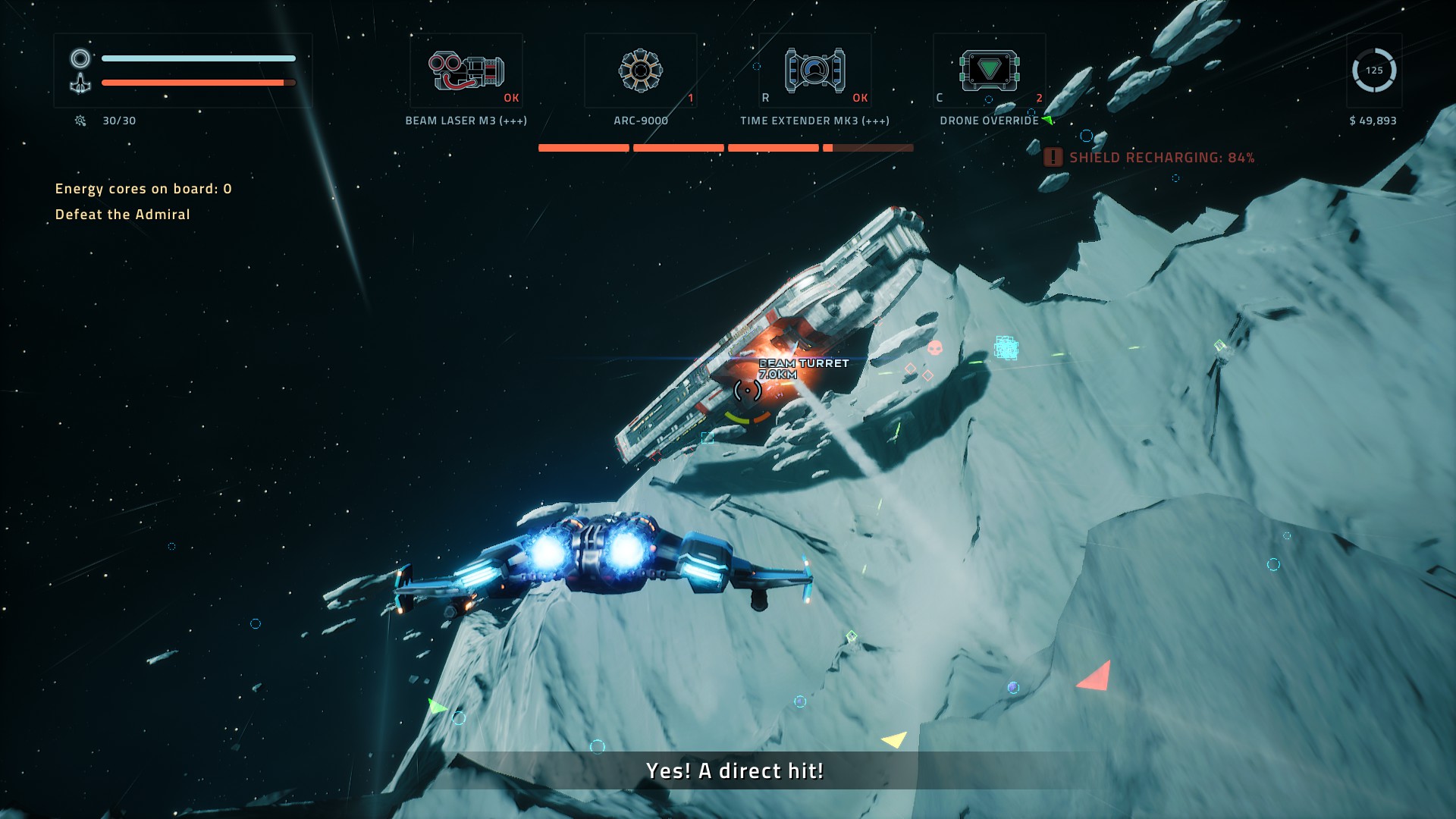Screen dimensions: 1456x819
Task: Trigger the Drone Override consumable
Action: [x=990, y=71]
